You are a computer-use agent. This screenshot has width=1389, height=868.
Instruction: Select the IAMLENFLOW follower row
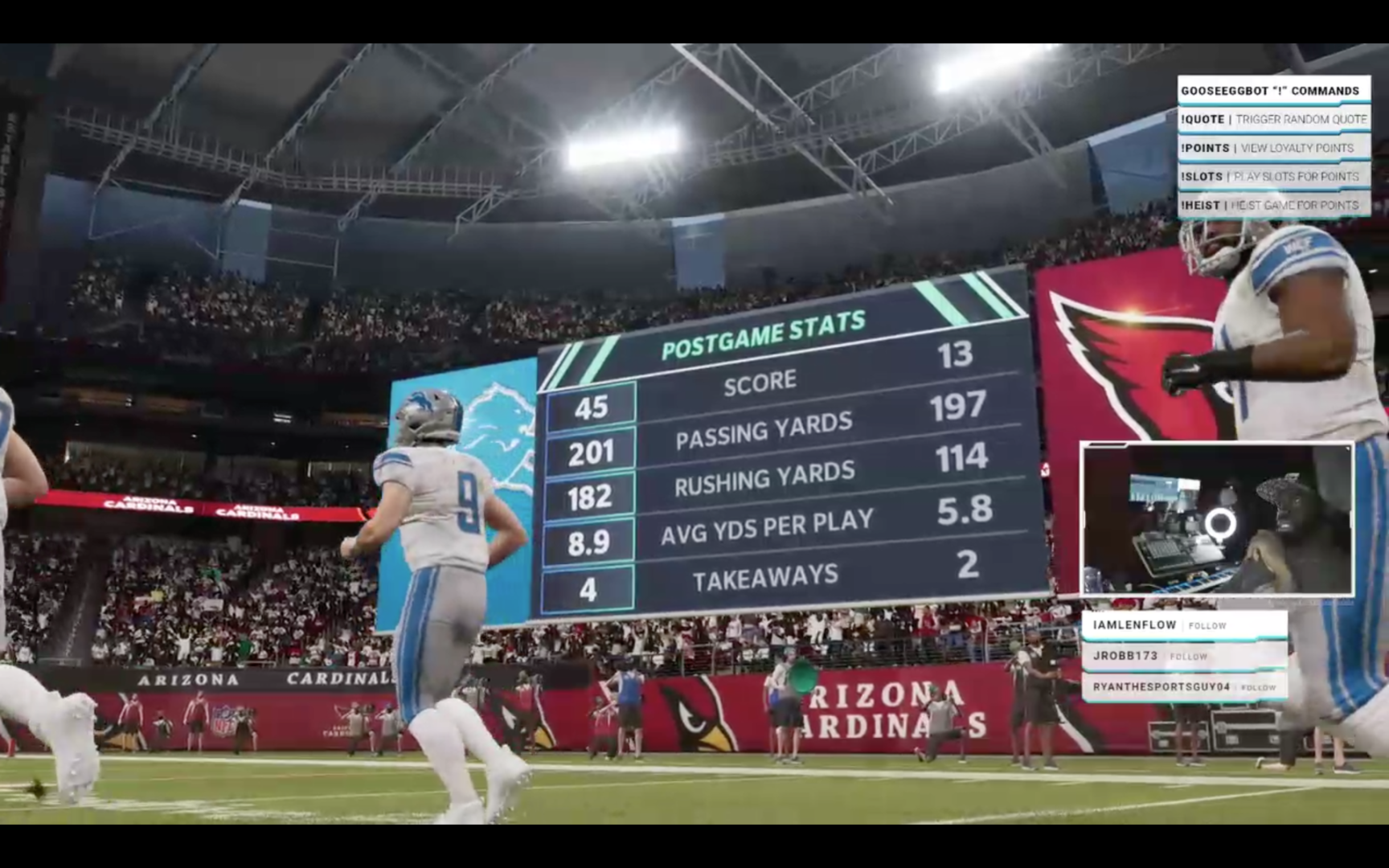(x=1183, y=625)
